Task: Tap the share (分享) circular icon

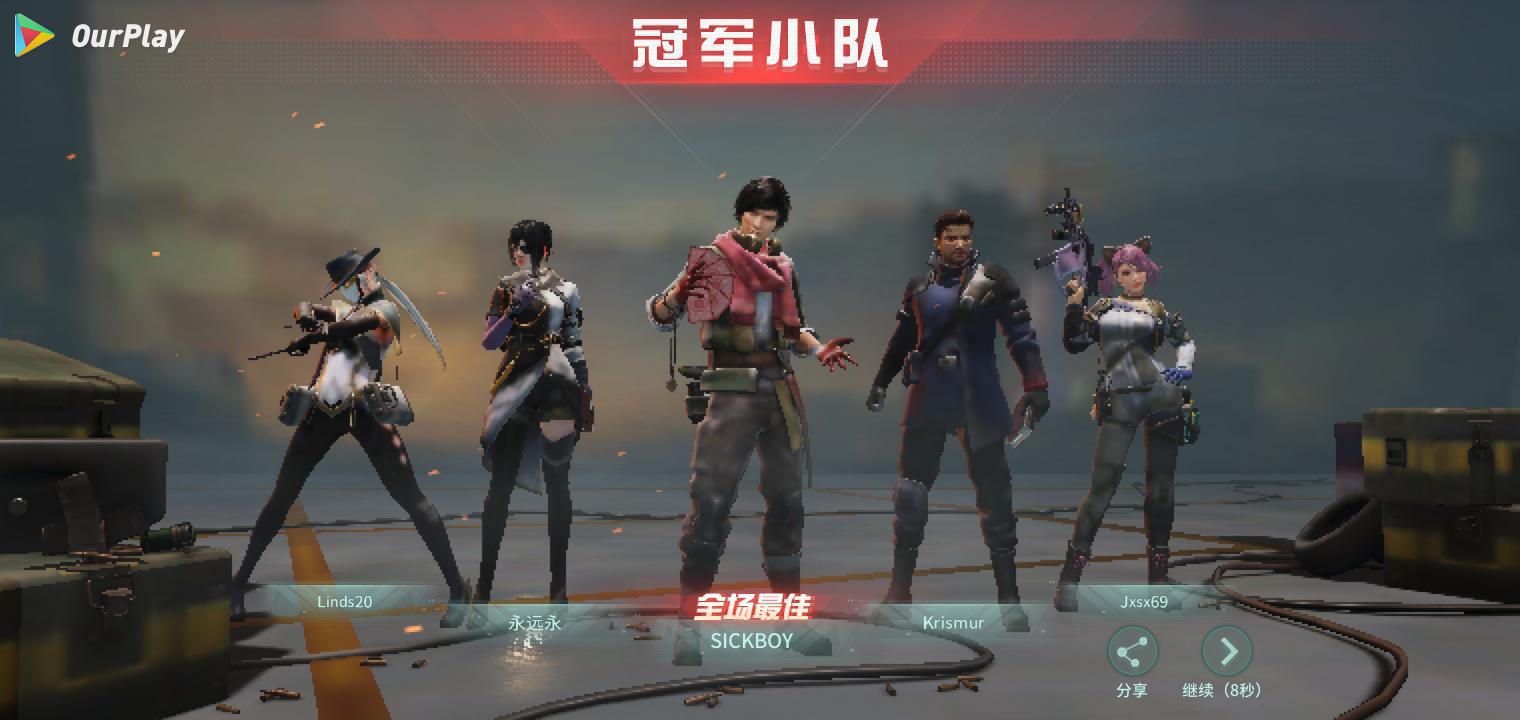Action: click(1133, 651)
